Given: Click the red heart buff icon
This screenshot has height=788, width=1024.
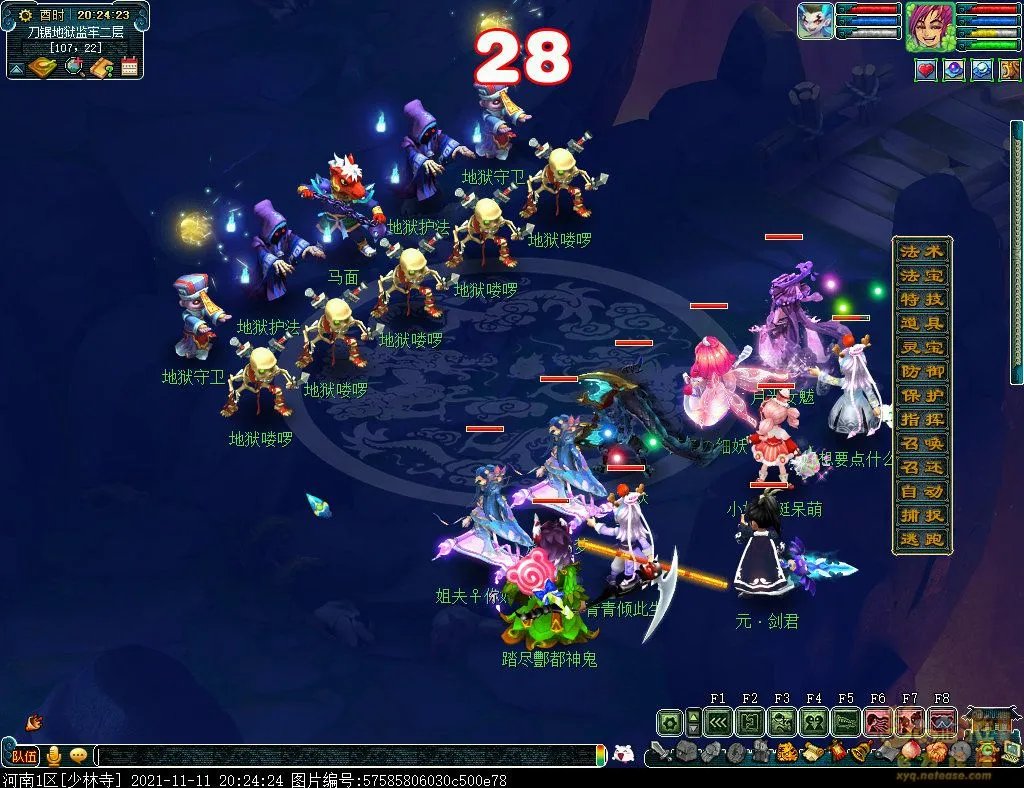Looking at the screenshot, I should tap(926, 70).
